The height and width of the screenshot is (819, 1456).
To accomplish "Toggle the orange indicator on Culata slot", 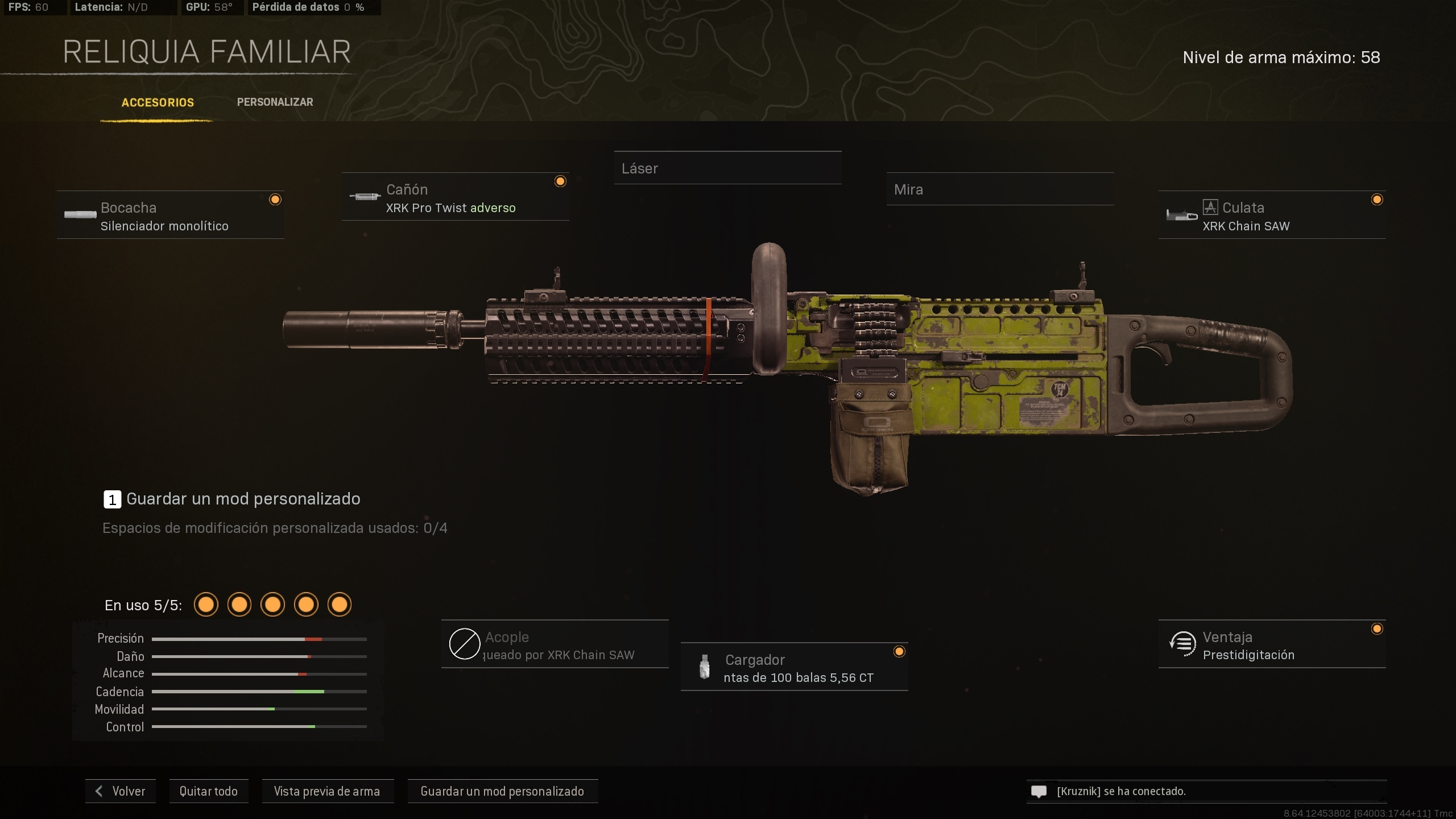I will point(1378,200).
